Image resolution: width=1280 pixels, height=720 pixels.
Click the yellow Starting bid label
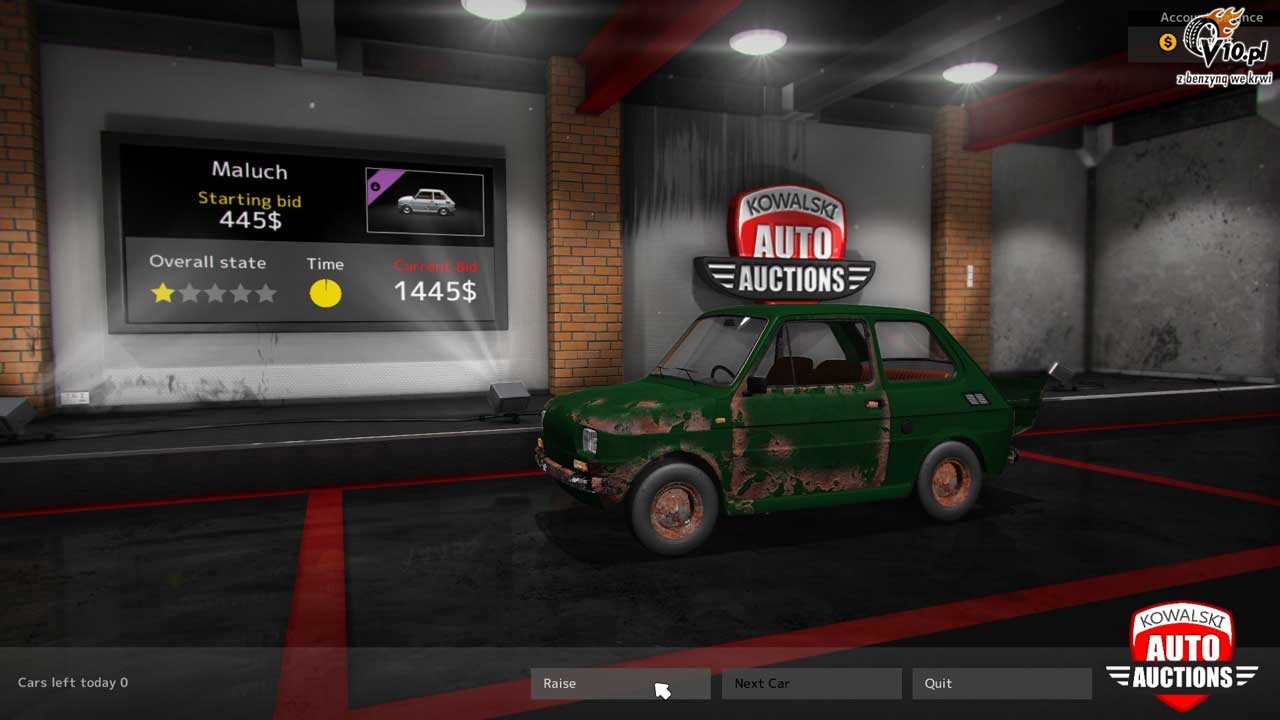pyautogui.click(x=248, y=199)
